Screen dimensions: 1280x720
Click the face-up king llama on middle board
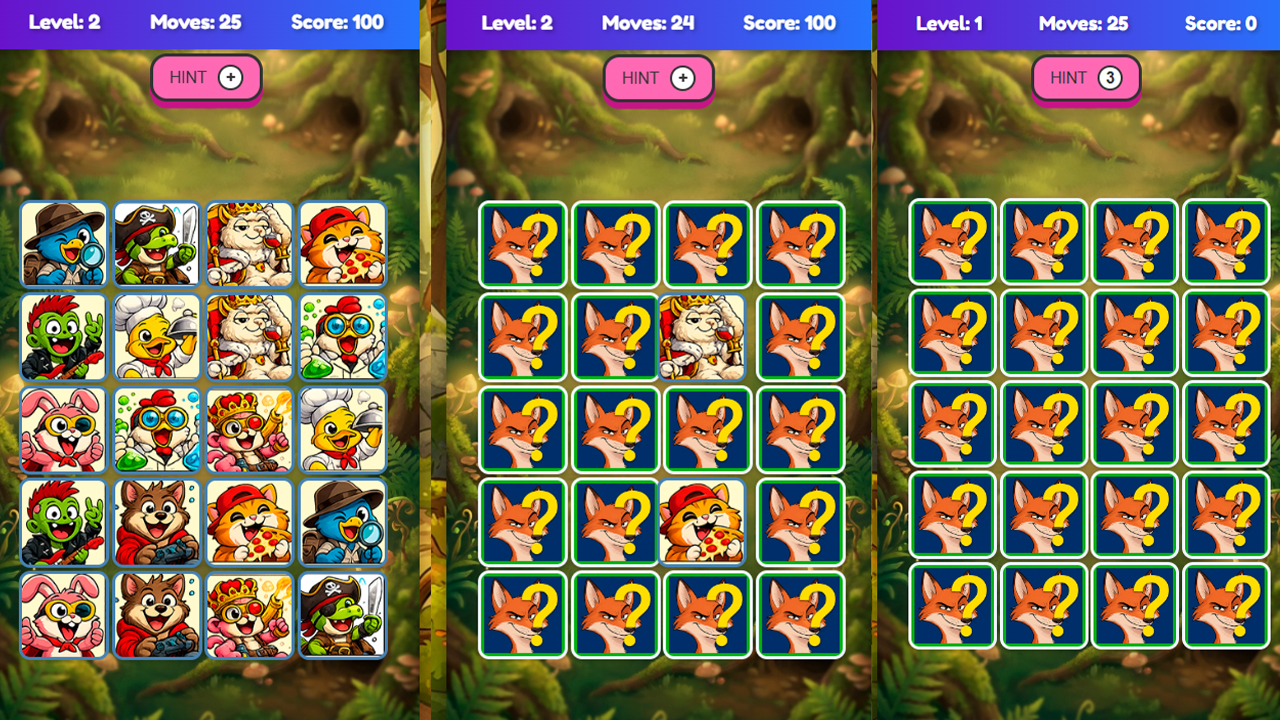(708, 337)
